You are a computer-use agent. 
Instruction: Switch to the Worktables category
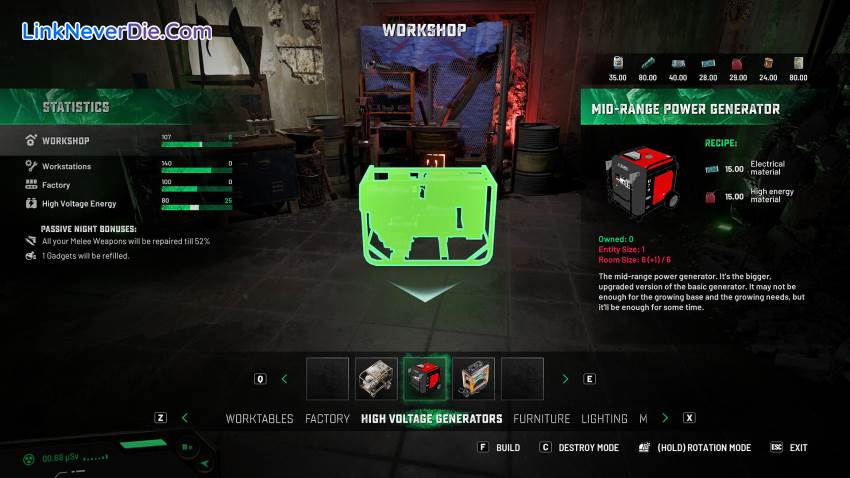click(260, 418)
